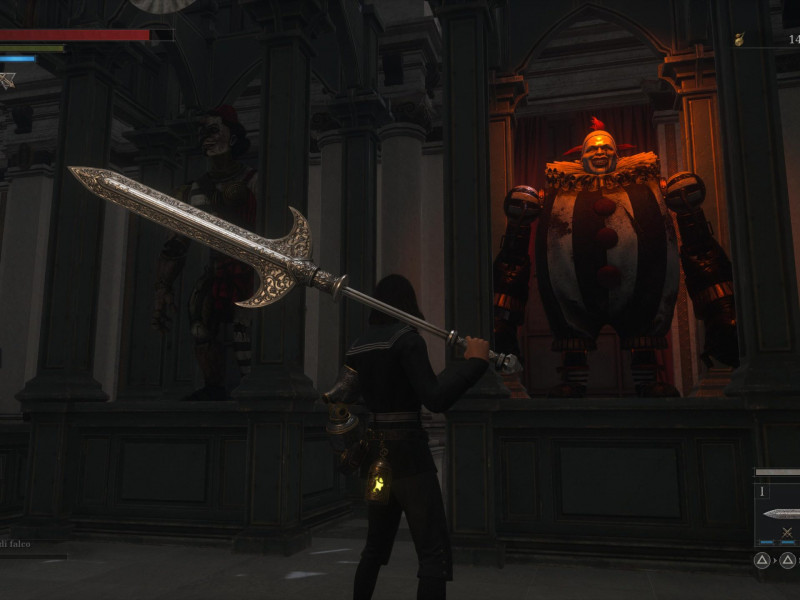Click the triangular emblem under the blue bar

(x=7, y=80)
